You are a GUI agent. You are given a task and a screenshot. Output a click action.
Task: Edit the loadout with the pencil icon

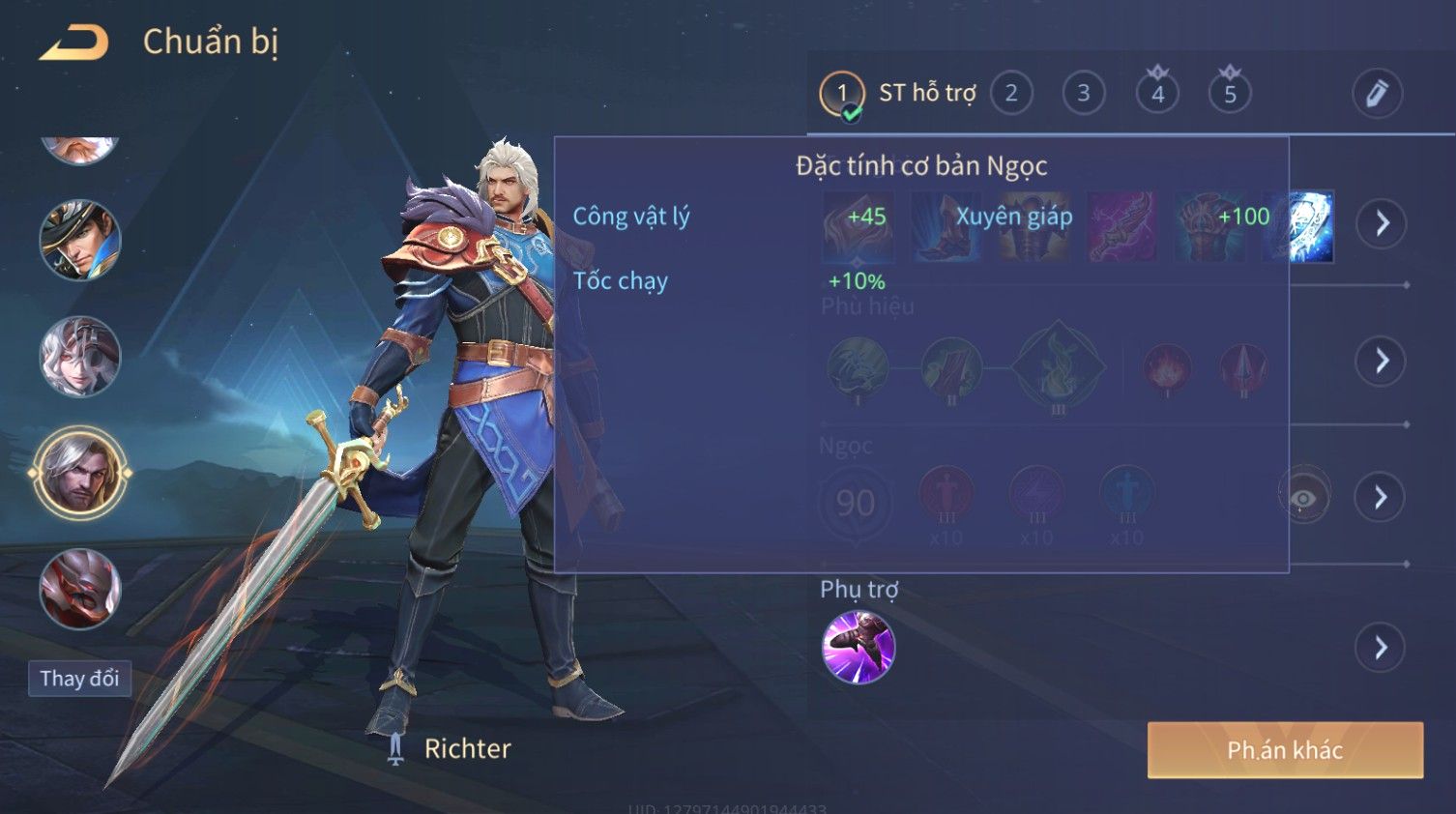(x=1377, y=93)
